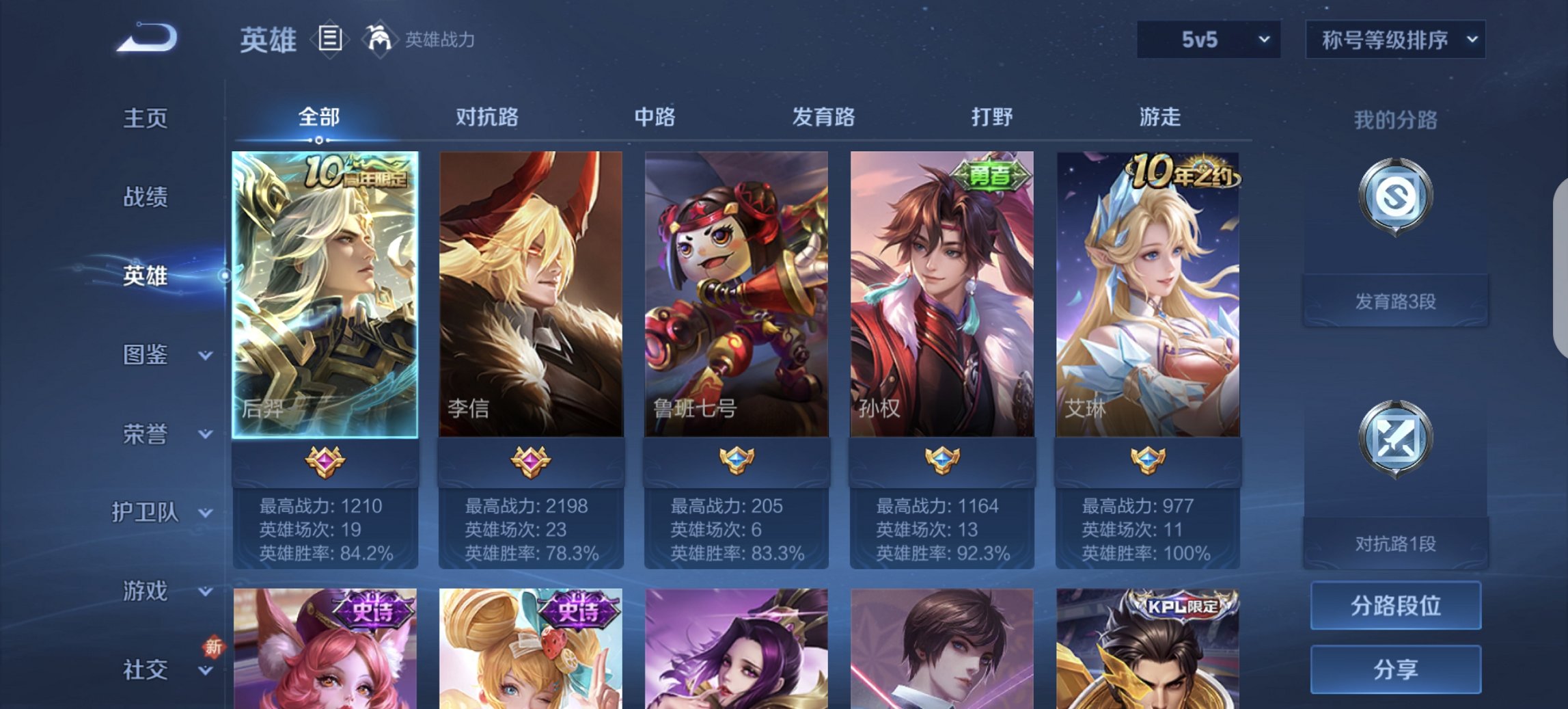Click 后羿's purple title medal icon
This screenshot has width=1568, height=709.
(324, 461)
